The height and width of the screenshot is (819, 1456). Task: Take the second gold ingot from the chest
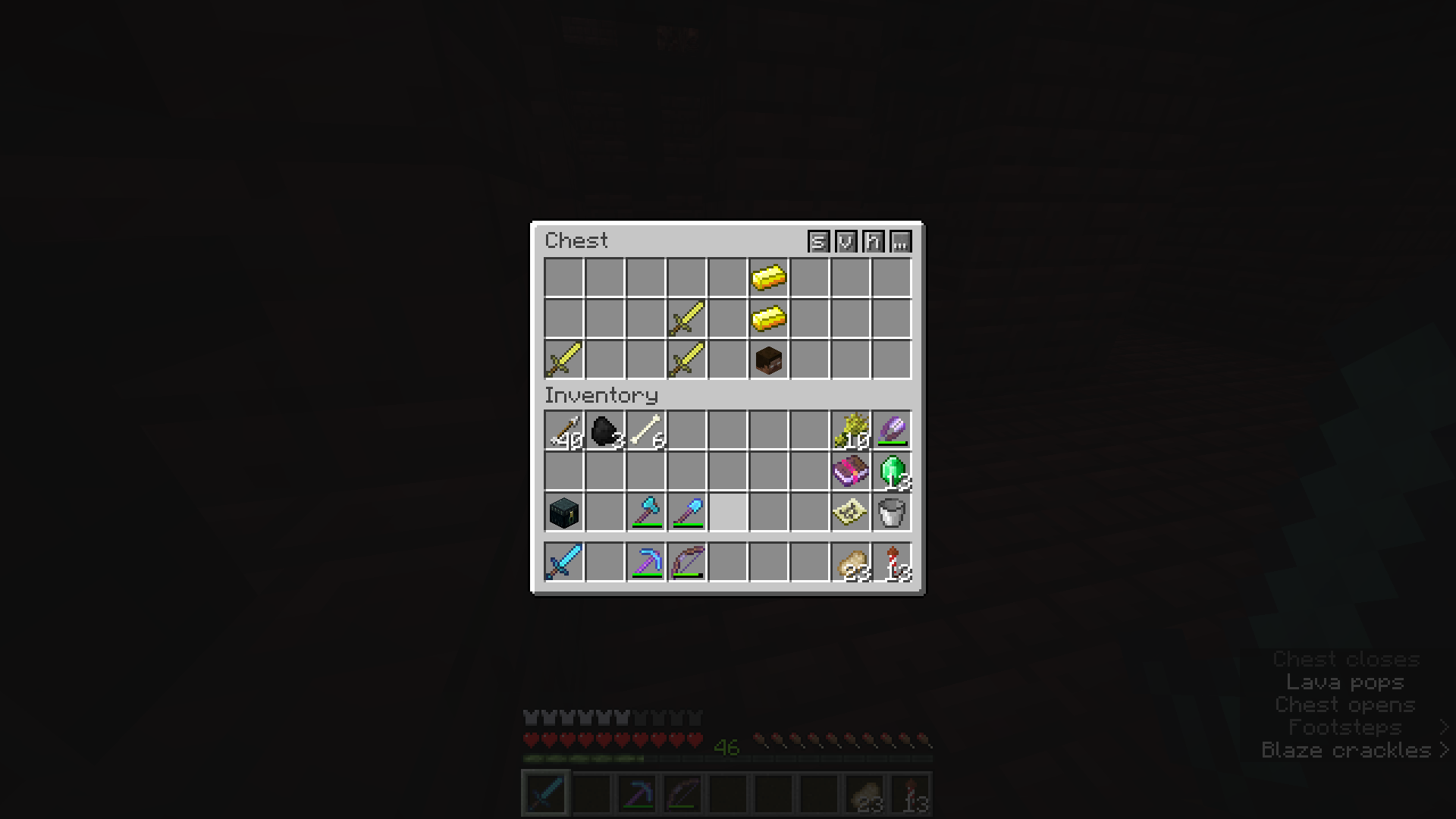point(768,318)
